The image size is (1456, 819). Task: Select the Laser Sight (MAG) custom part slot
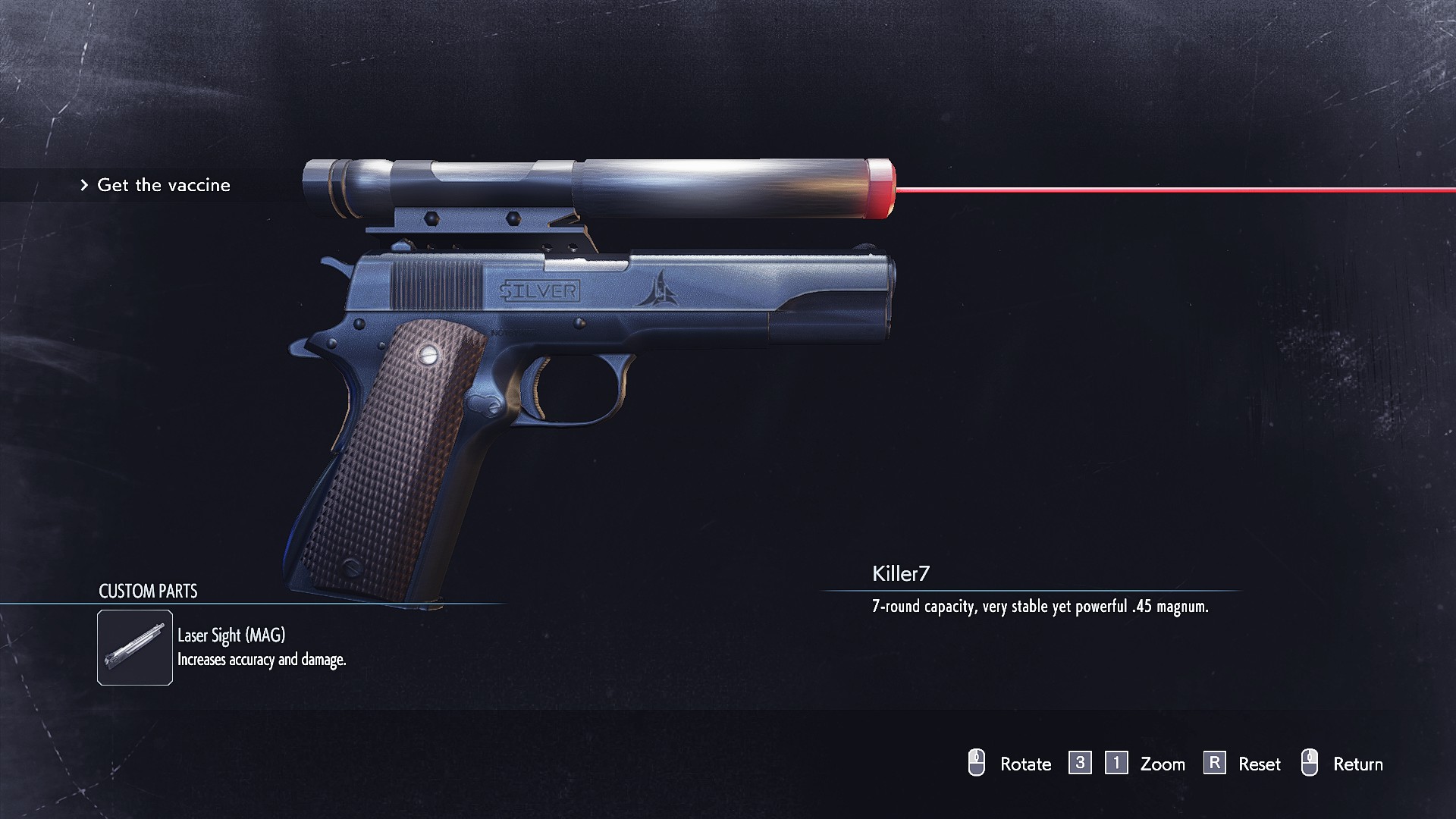(x=135, y=648)
